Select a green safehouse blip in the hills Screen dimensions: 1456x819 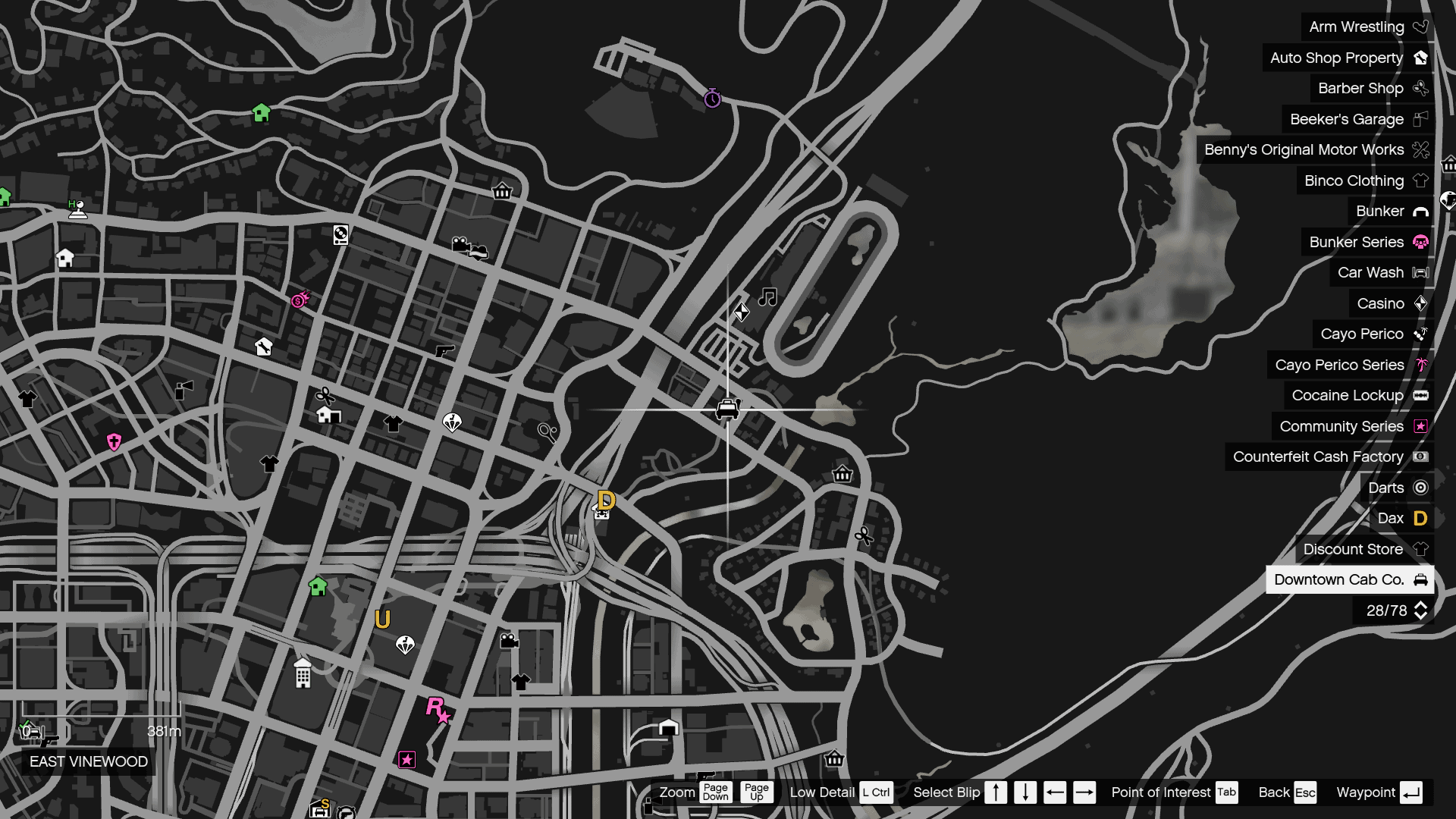[262, 112]
